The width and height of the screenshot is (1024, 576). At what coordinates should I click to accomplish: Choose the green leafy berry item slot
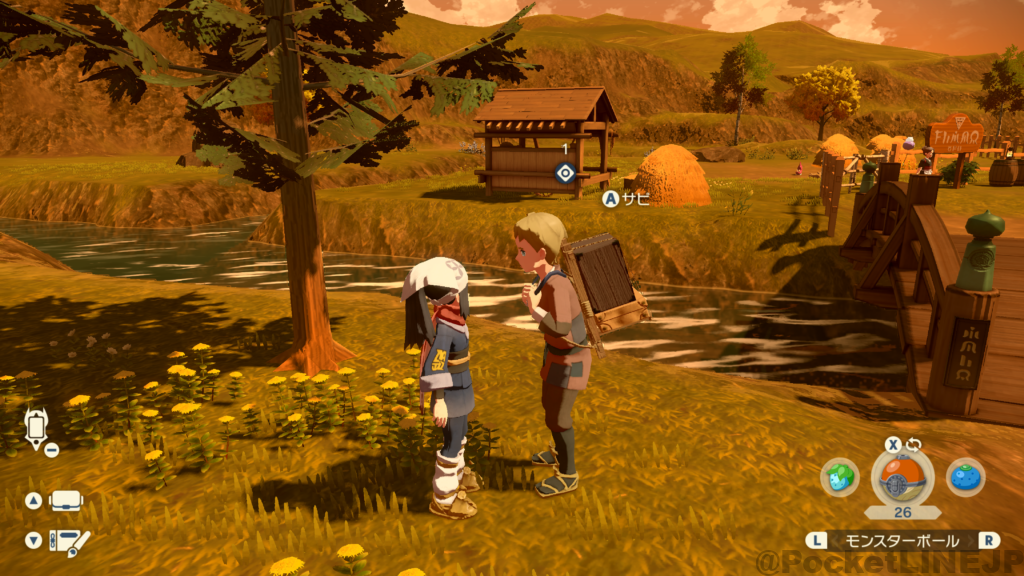click(839, 477)
